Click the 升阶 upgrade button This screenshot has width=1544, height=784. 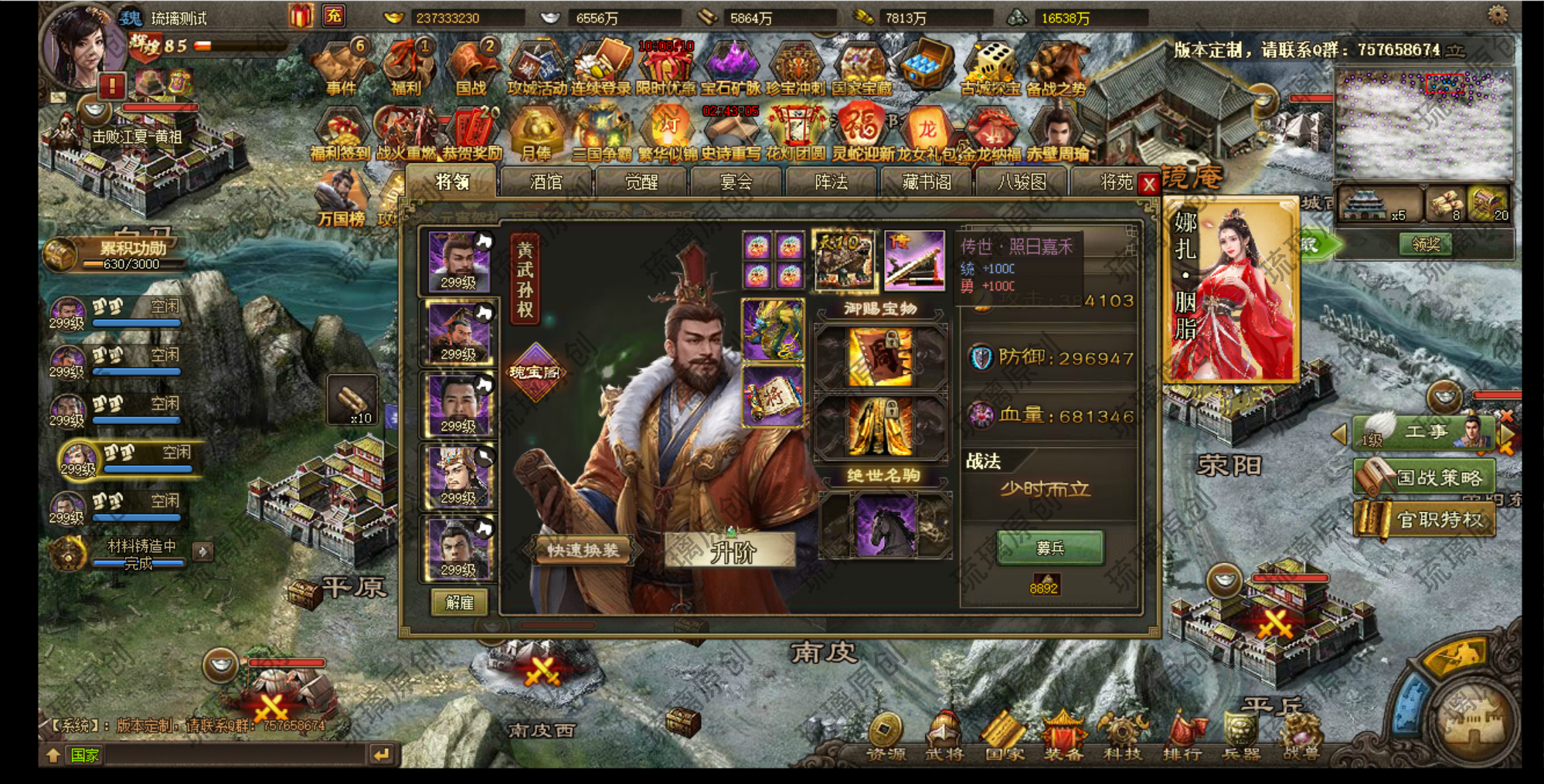coord(731,552)
